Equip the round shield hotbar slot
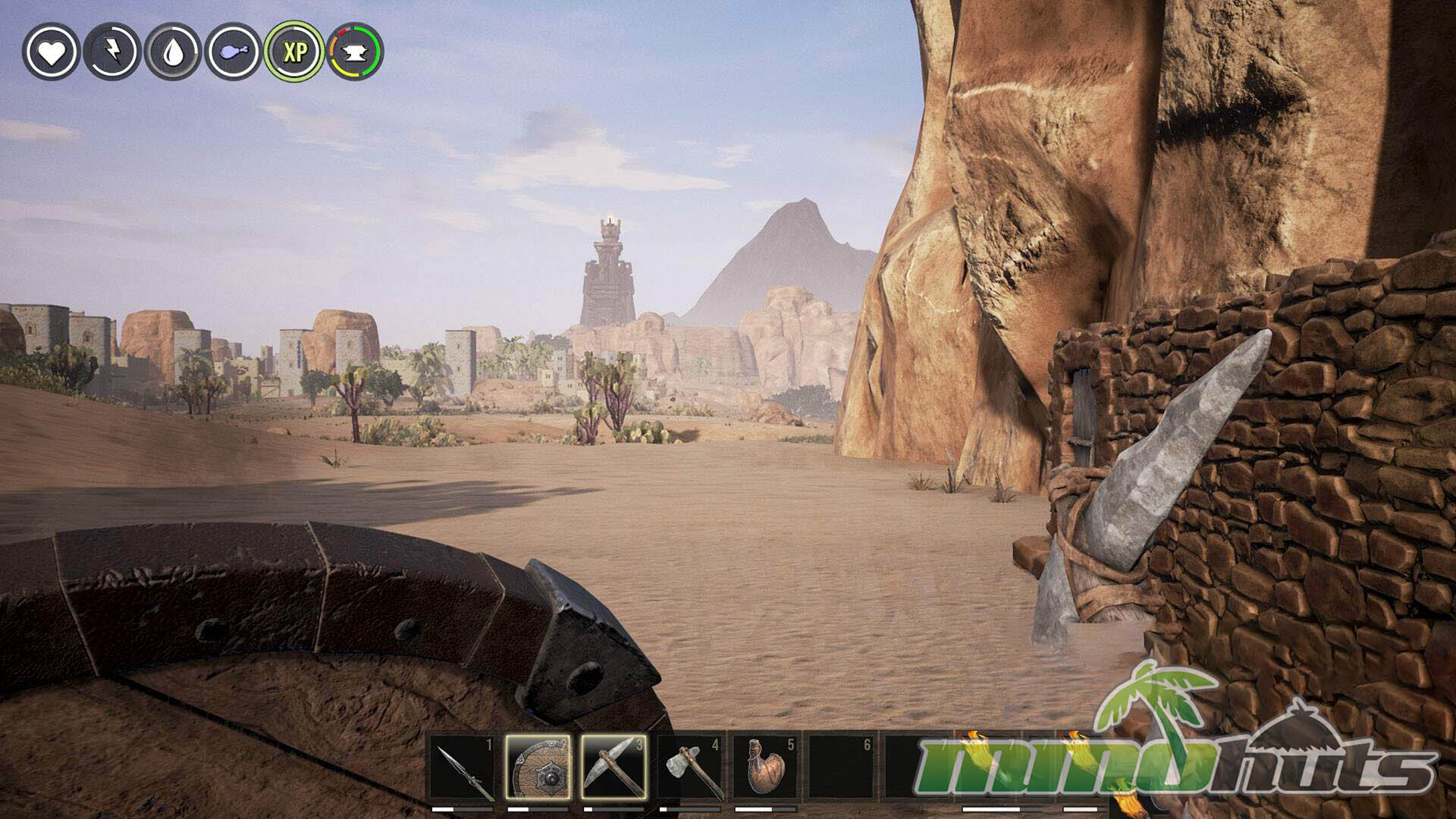 point(538,767)
